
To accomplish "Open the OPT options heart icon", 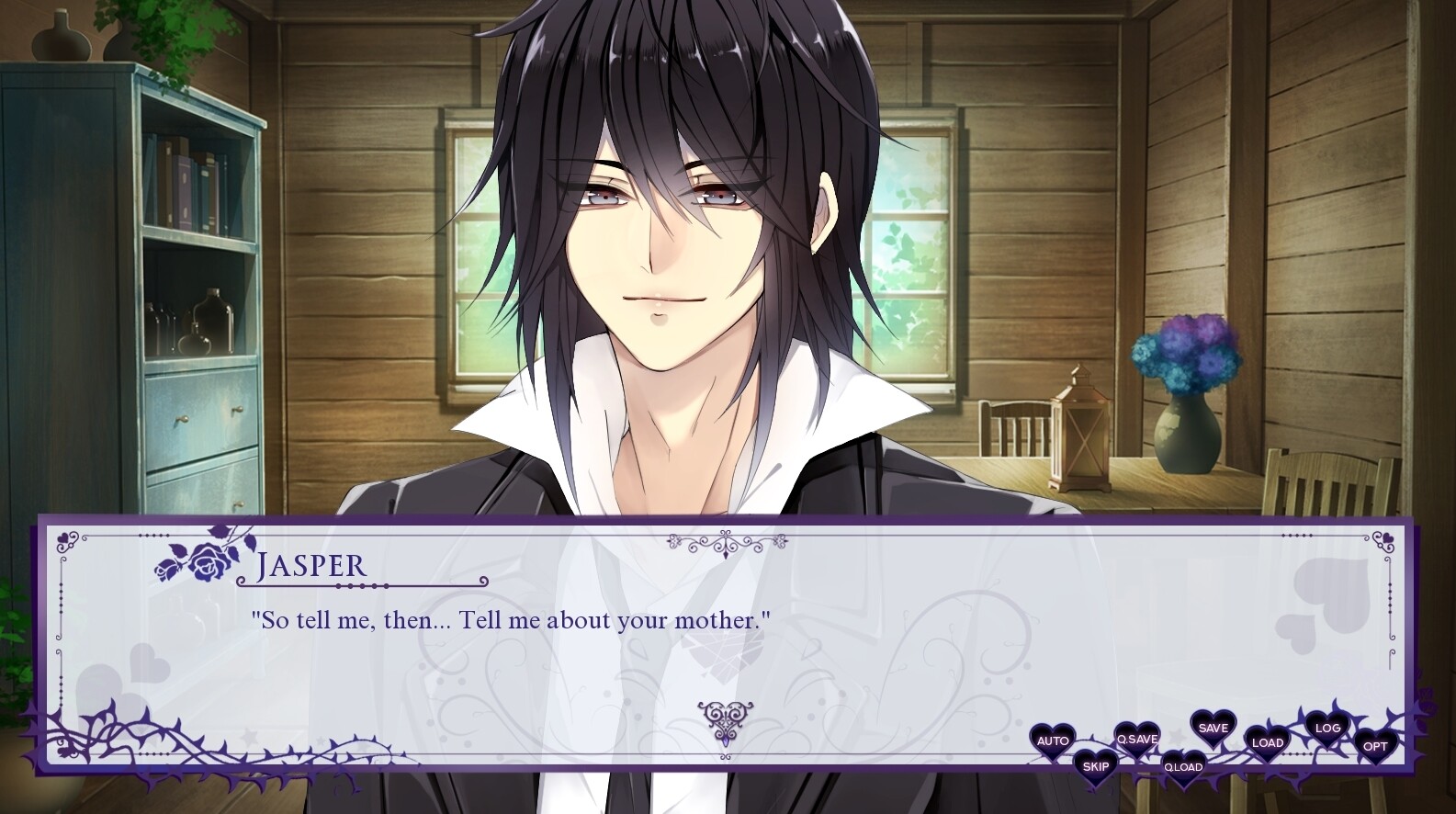I will 1375,746.
